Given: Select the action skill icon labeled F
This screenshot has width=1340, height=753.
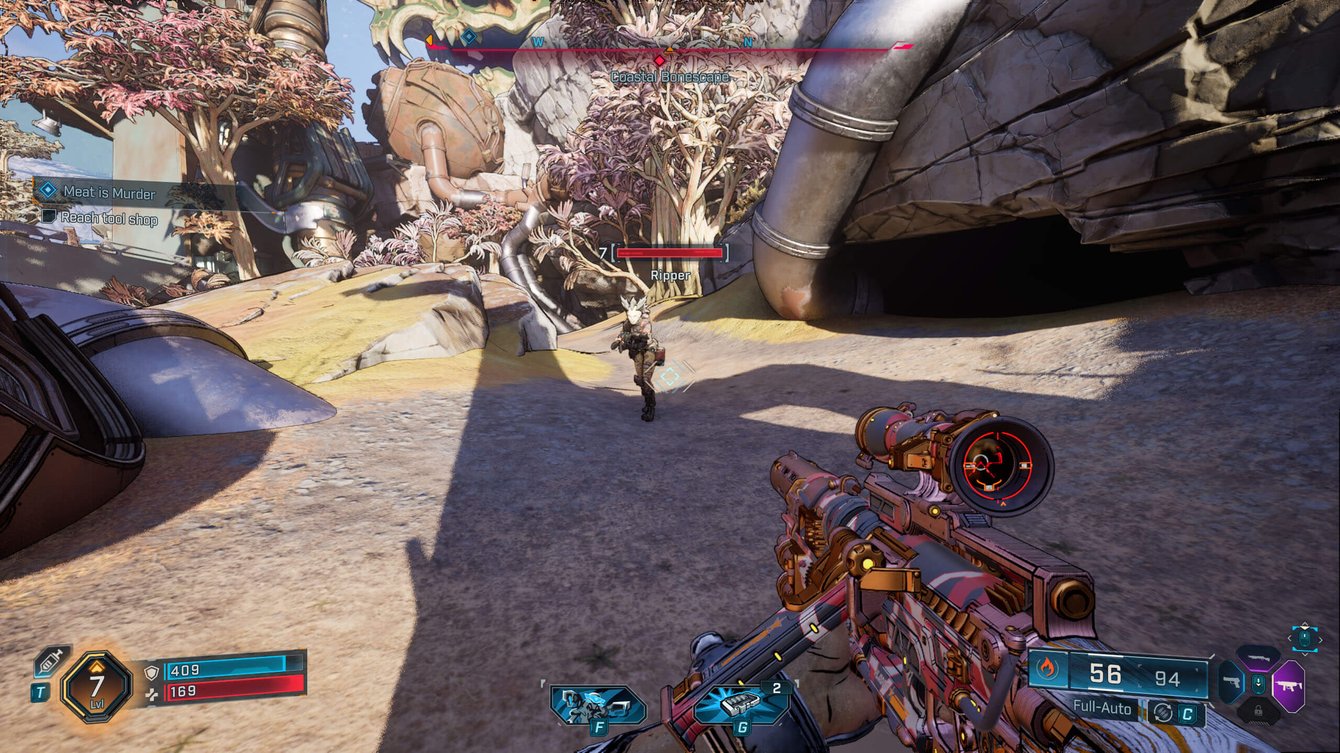Looking at the screenshot, I should 595,703.
